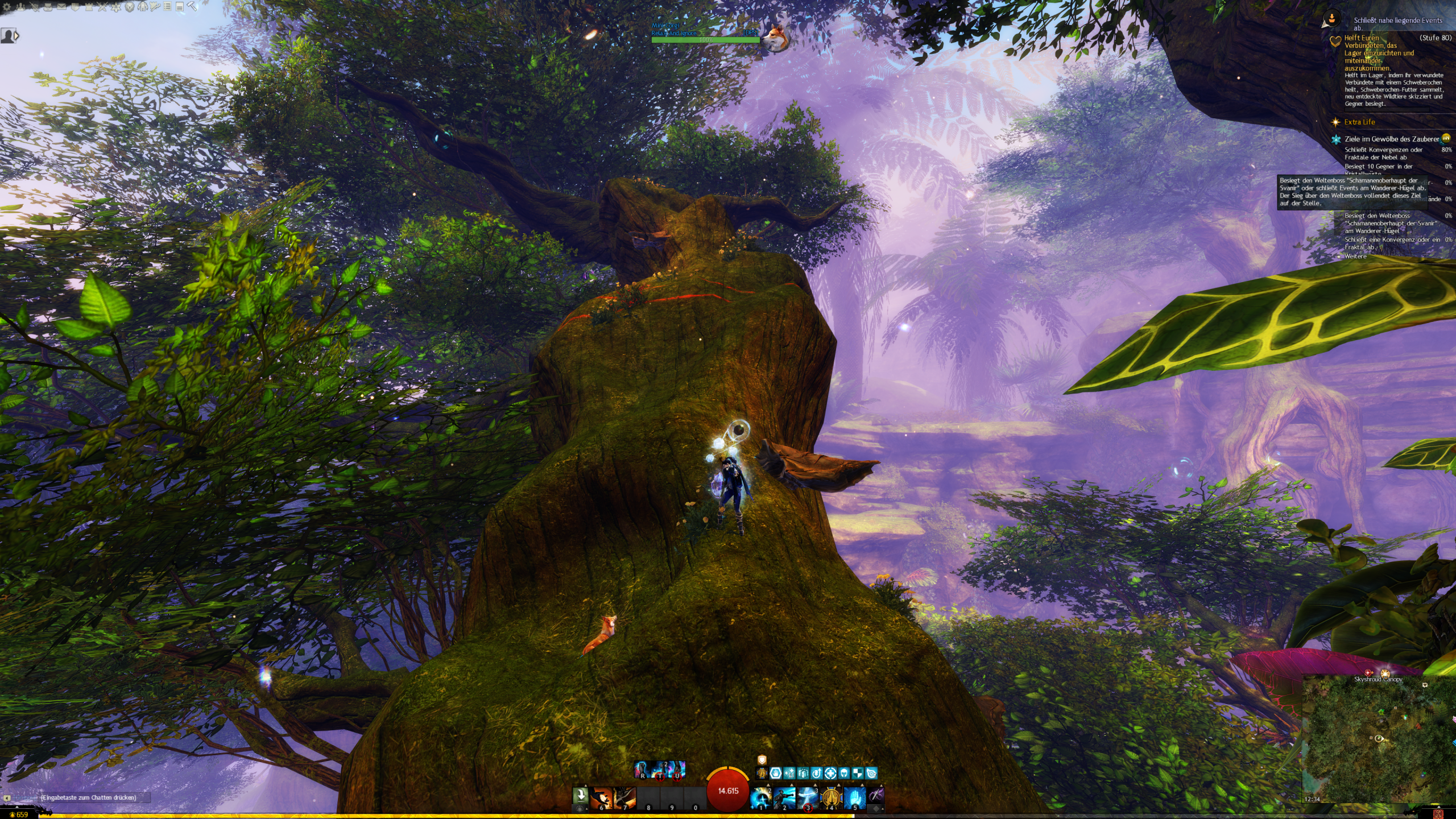Open the crossed swords PvP panel
Screen dimensions: 1456x819
pos(102,7)
